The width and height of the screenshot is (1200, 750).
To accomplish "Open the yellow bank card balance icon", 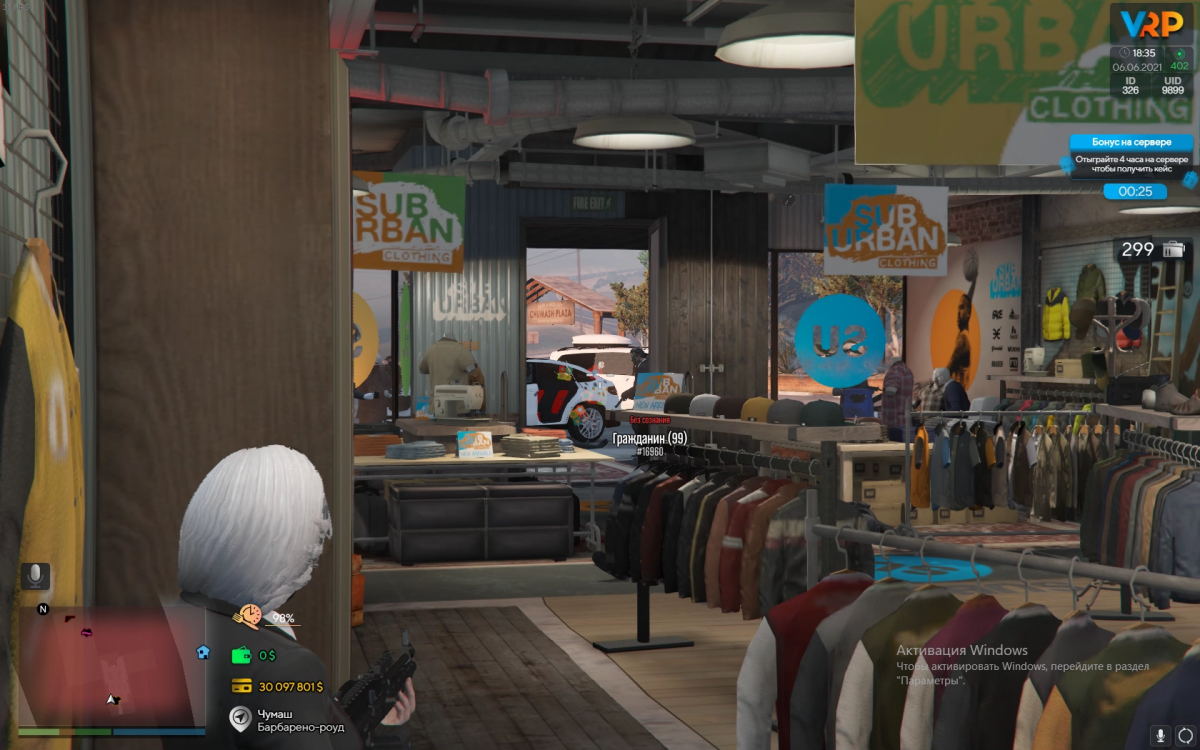I will coord(241,686).
